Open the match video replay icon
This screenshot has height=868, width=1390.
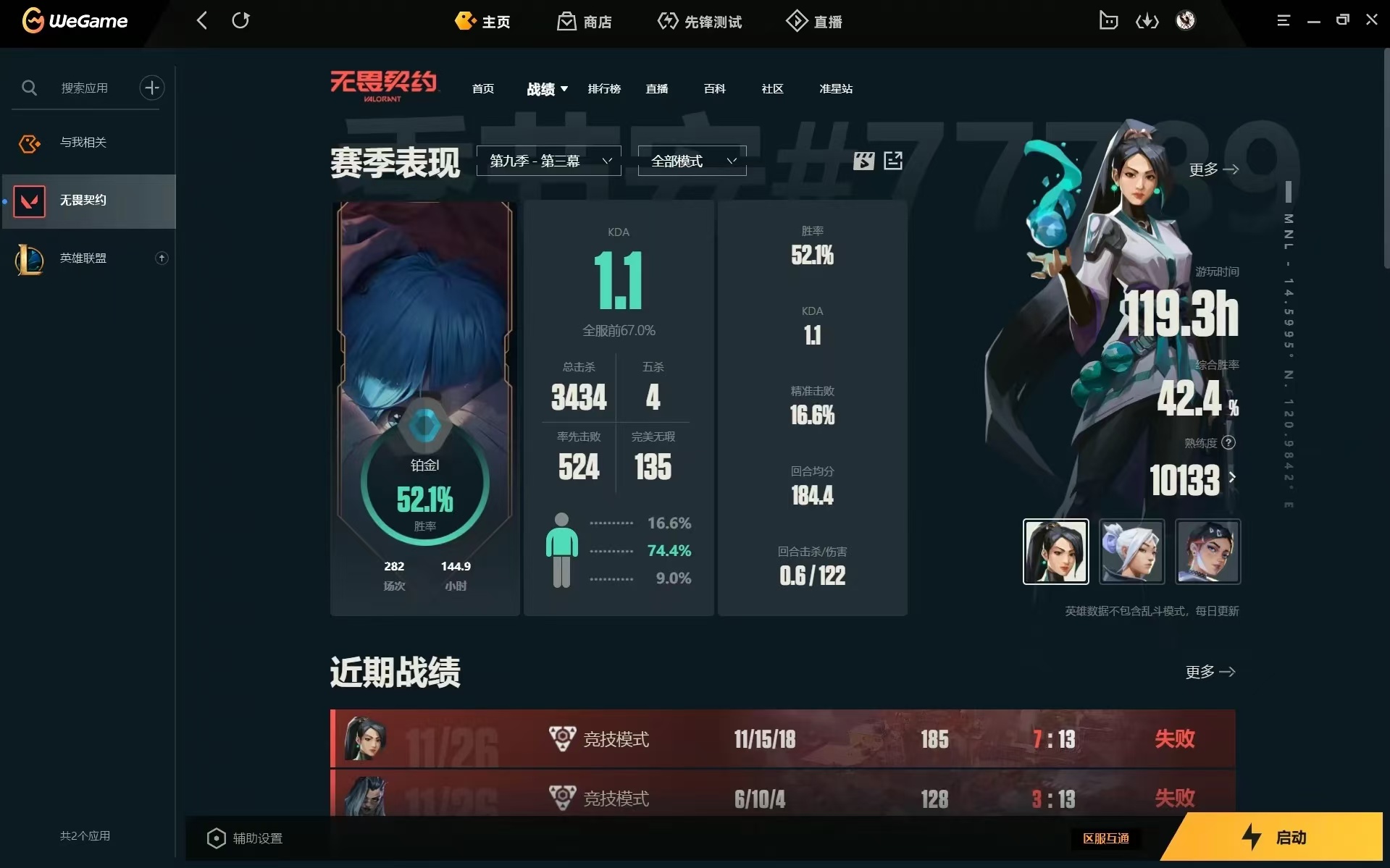coord(863,161)
